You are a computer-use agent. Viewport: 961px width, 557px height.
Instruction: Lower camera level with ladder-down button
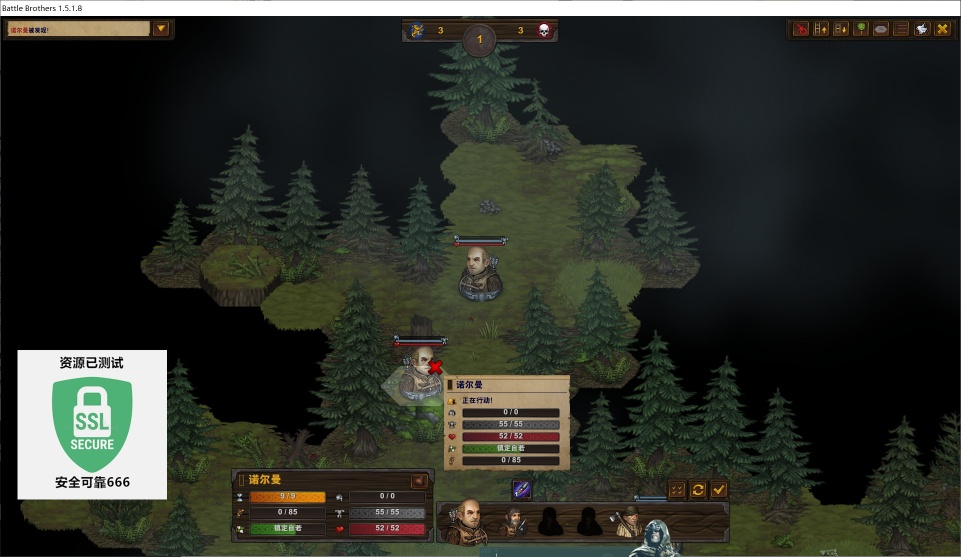[841, 29]
